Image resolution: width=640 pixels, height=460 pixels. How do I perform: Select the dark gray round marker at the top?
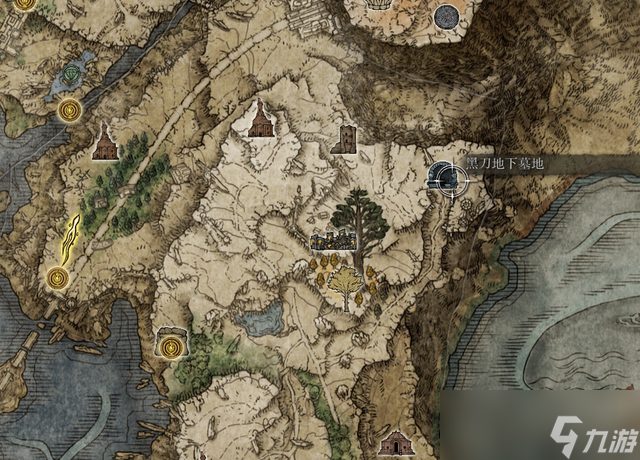click(447, 17)
